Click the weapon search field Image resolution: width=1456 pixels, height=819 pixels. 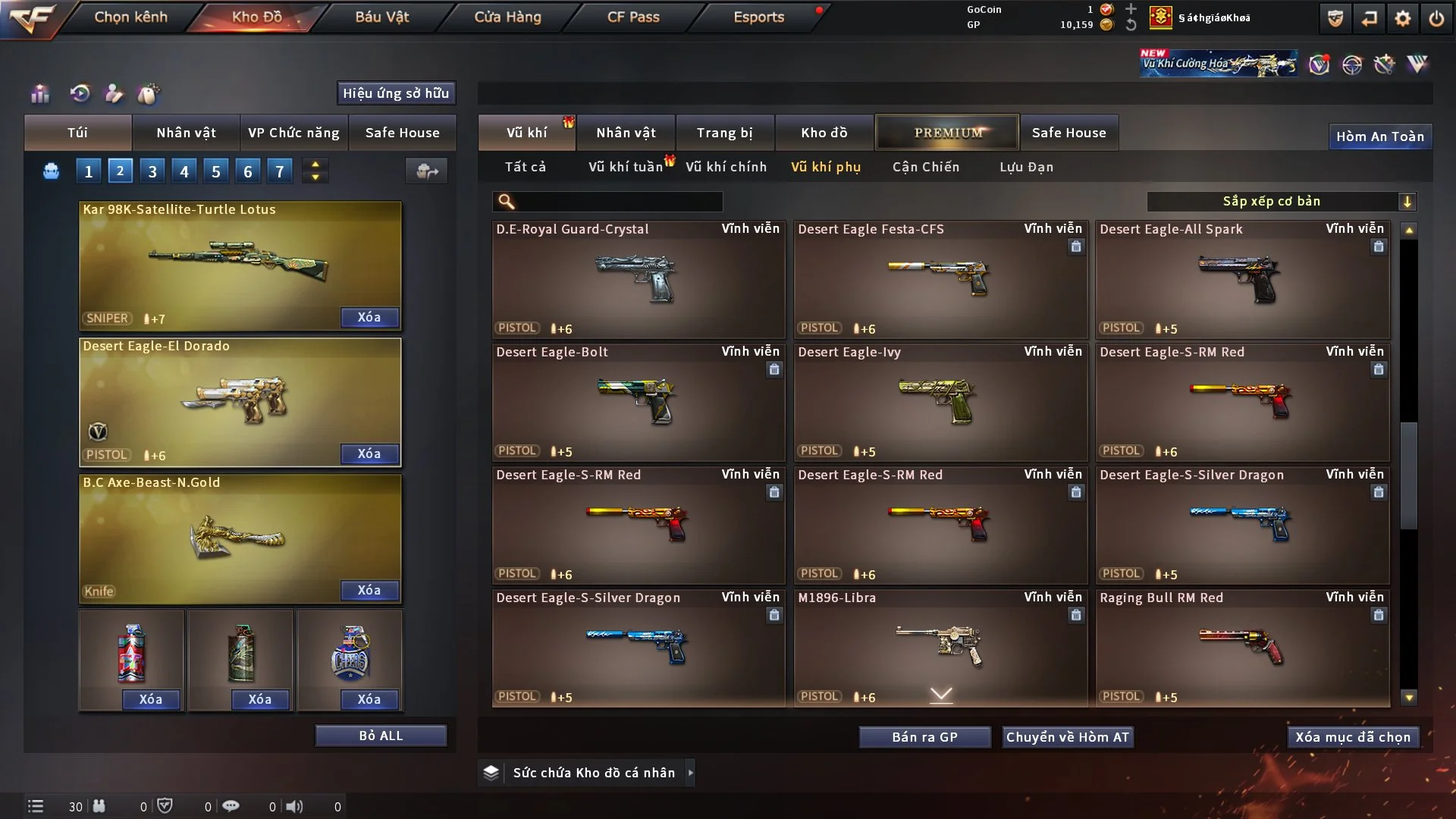point(618,201)
